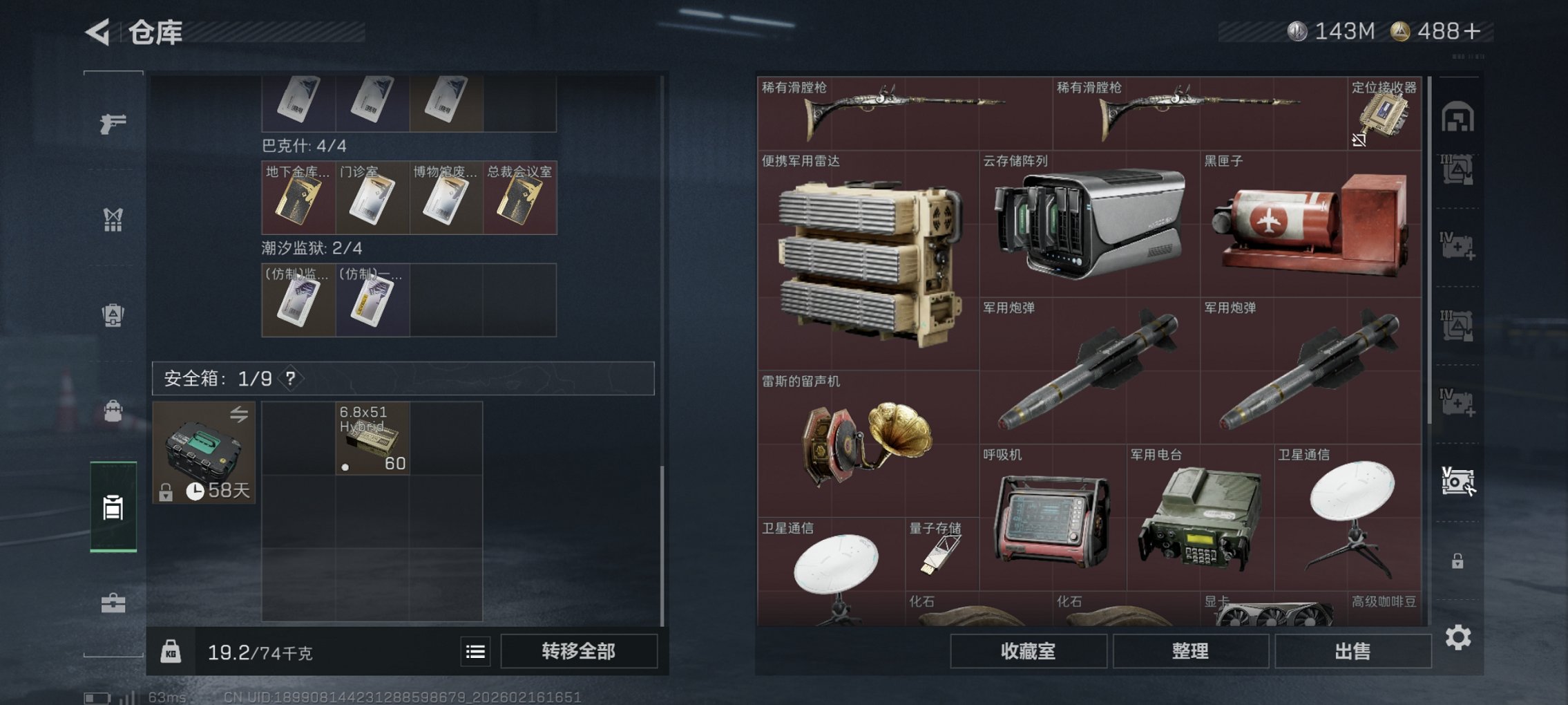This screenshot has height=705, width=1568.
Task: Click the 出售 sell button
Action: [x=1352, y=651]
